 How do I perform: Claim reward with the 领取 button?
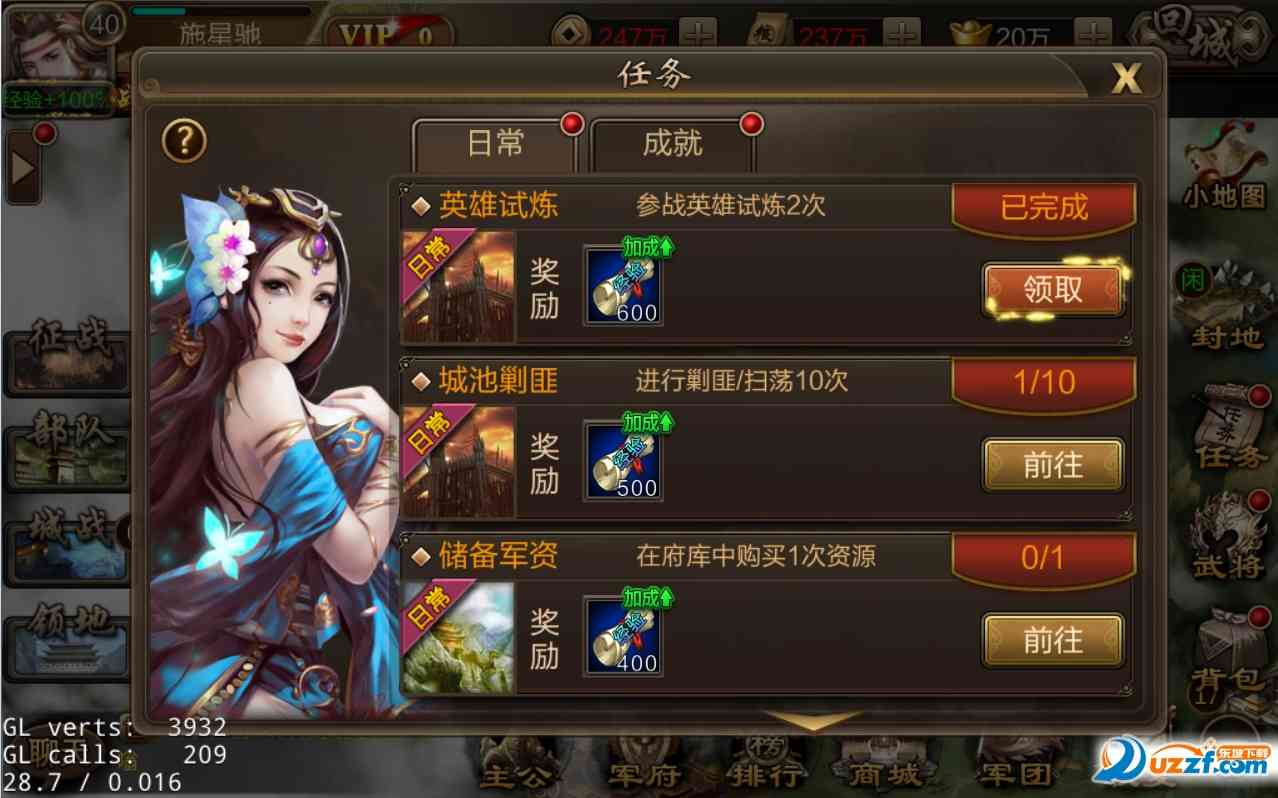(x=1053, y=289)
